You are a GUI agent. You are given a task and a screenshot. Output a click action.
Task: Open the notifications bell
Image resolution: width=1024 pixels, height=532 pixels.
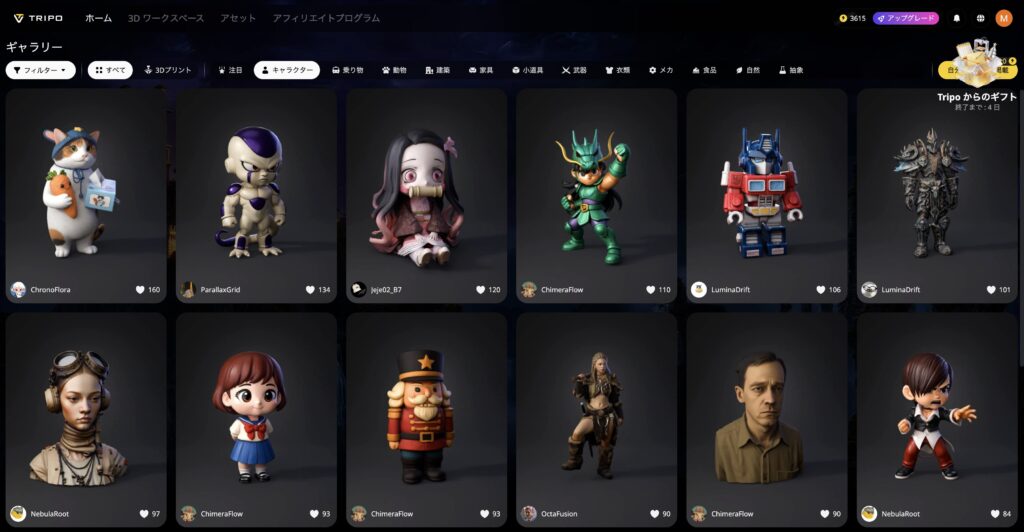[957, 18]
